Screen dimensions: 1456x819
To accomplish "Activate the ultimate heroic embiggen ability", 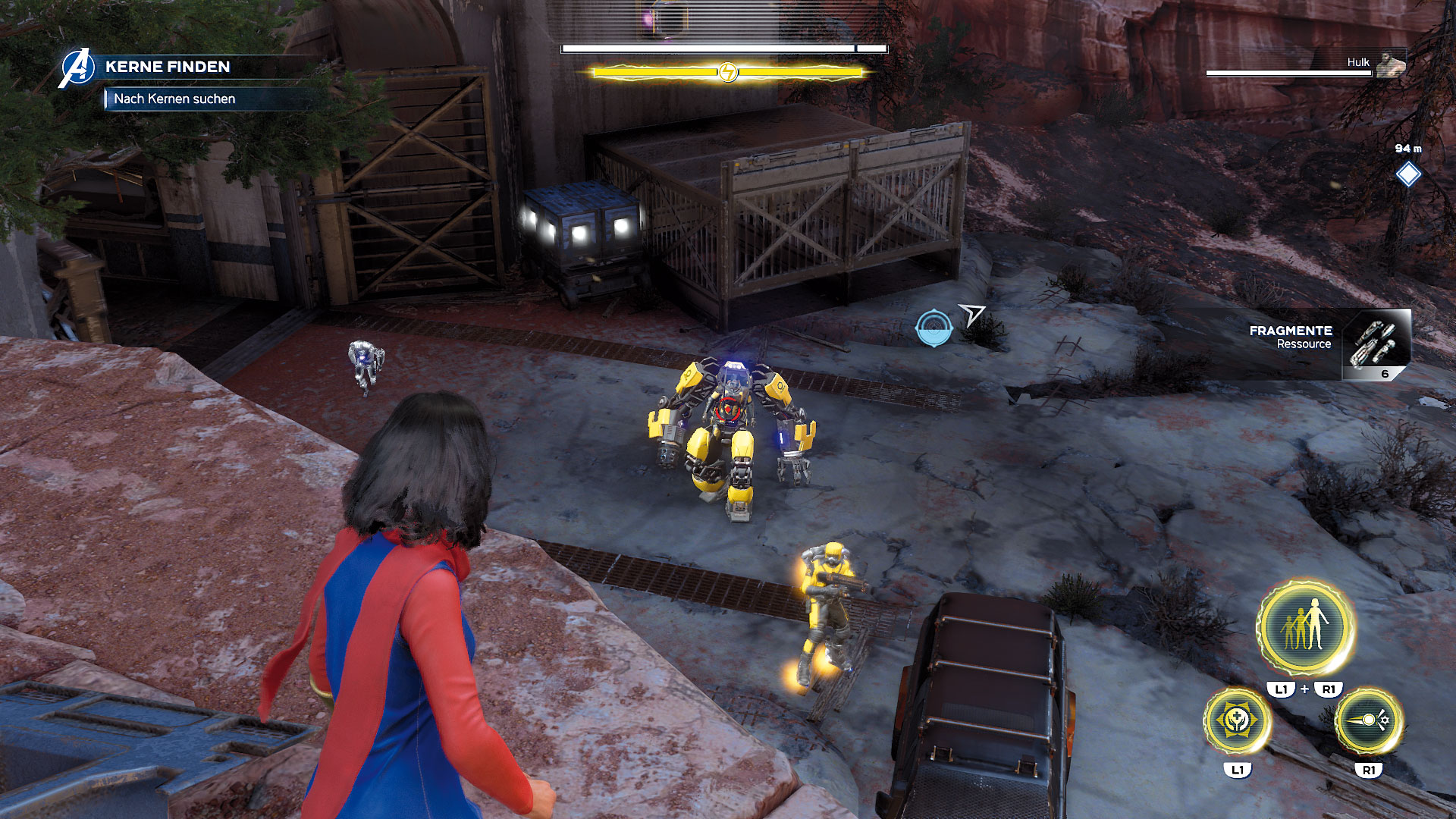I will pyautogui.click(x=1305, y=628).
